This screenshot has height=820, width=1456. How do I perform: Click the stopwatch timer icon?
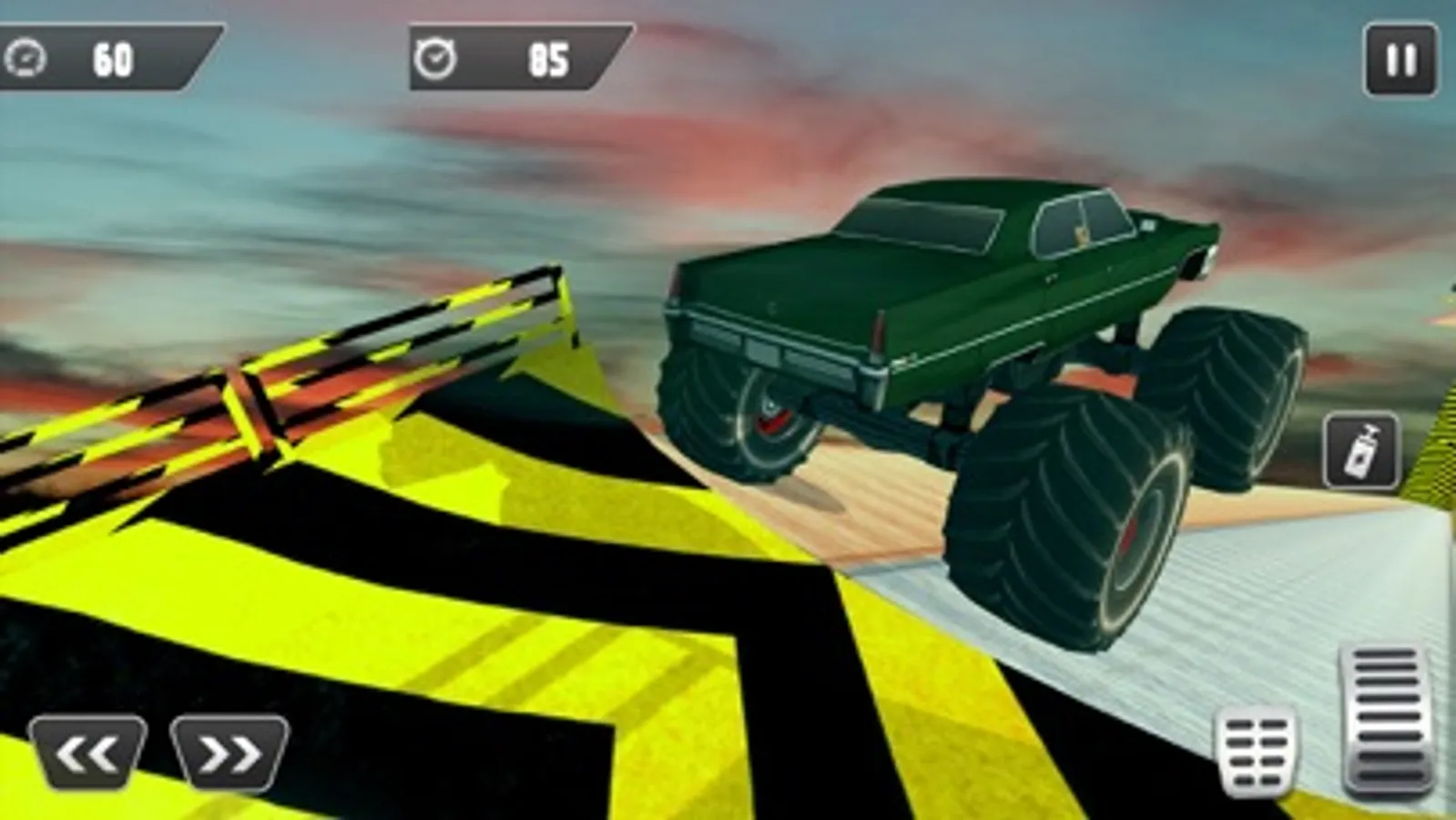click(x=434, y=56)
